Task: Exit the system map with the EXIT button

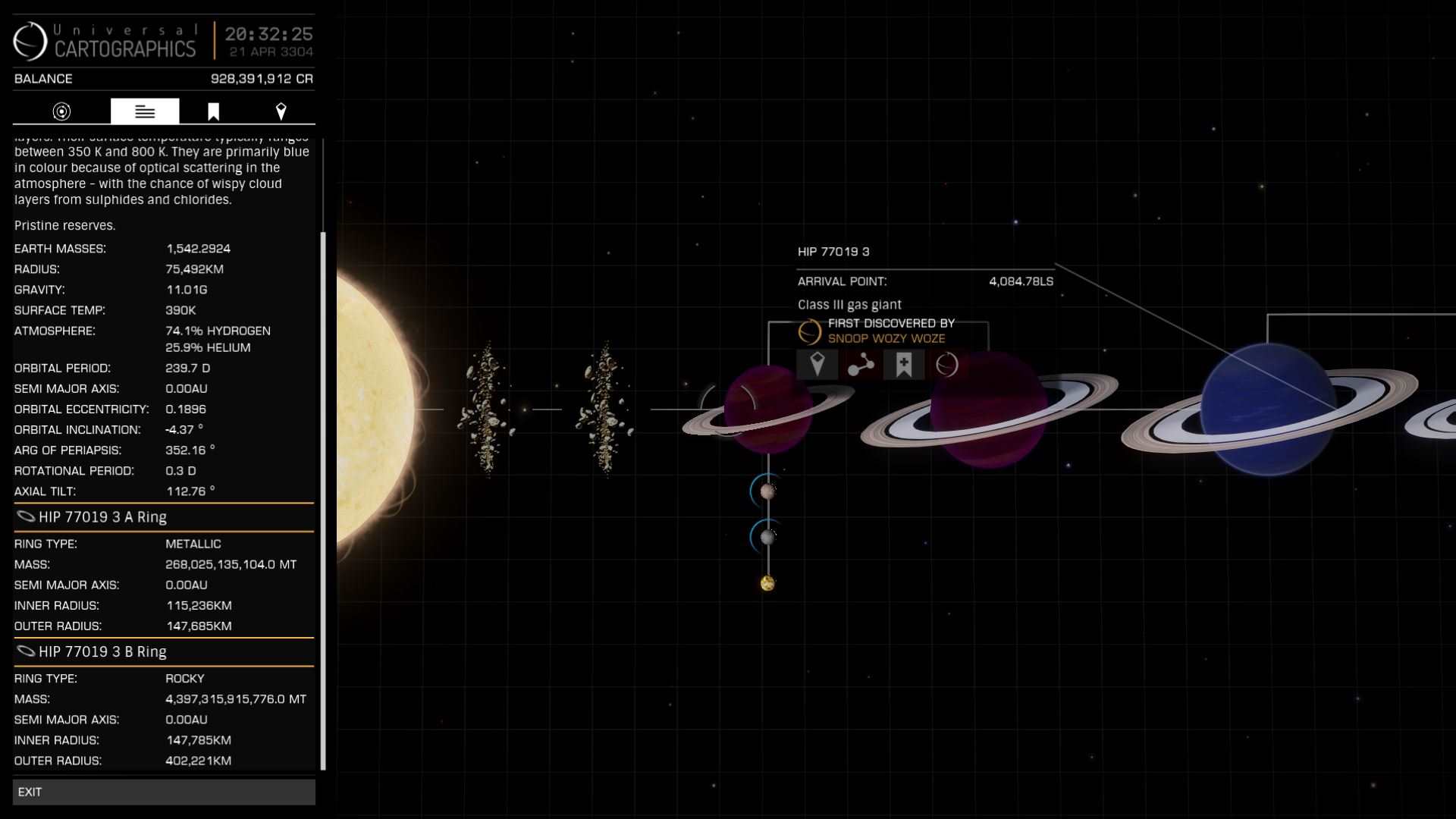Action: click(163, 792)
